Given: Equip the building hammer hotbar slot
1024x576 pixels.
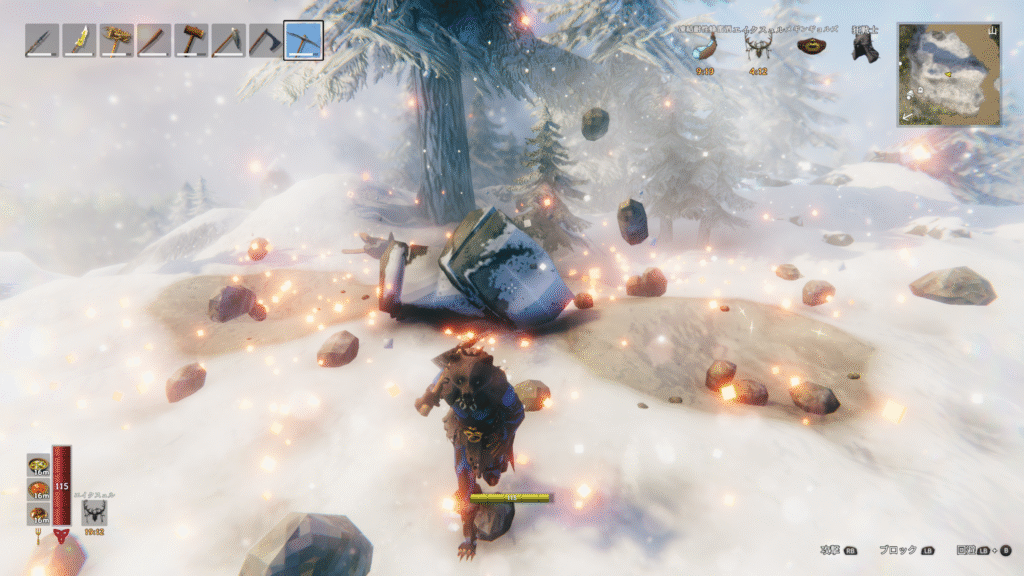Looking at the screenshot, I should click(191, 41).
